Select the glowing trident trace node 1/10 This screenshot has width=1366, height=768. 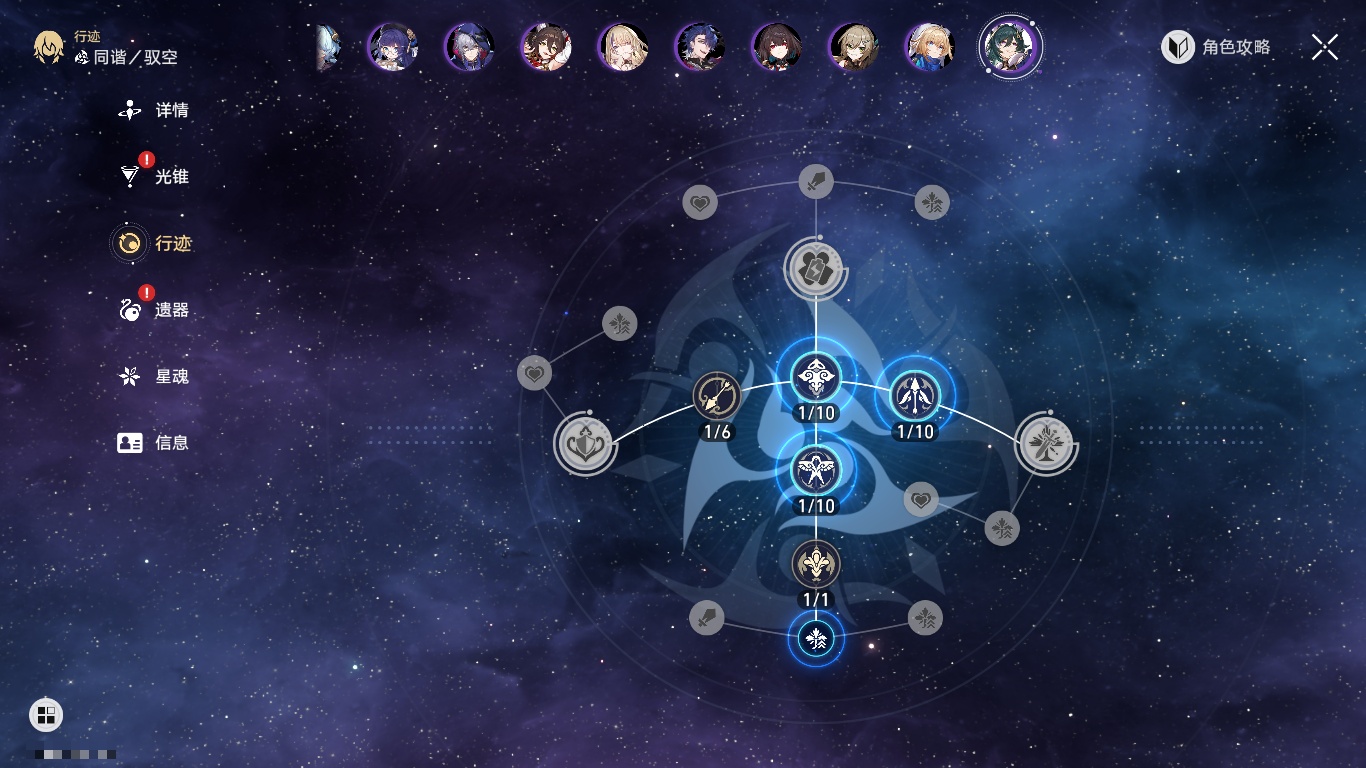[915, 395]
